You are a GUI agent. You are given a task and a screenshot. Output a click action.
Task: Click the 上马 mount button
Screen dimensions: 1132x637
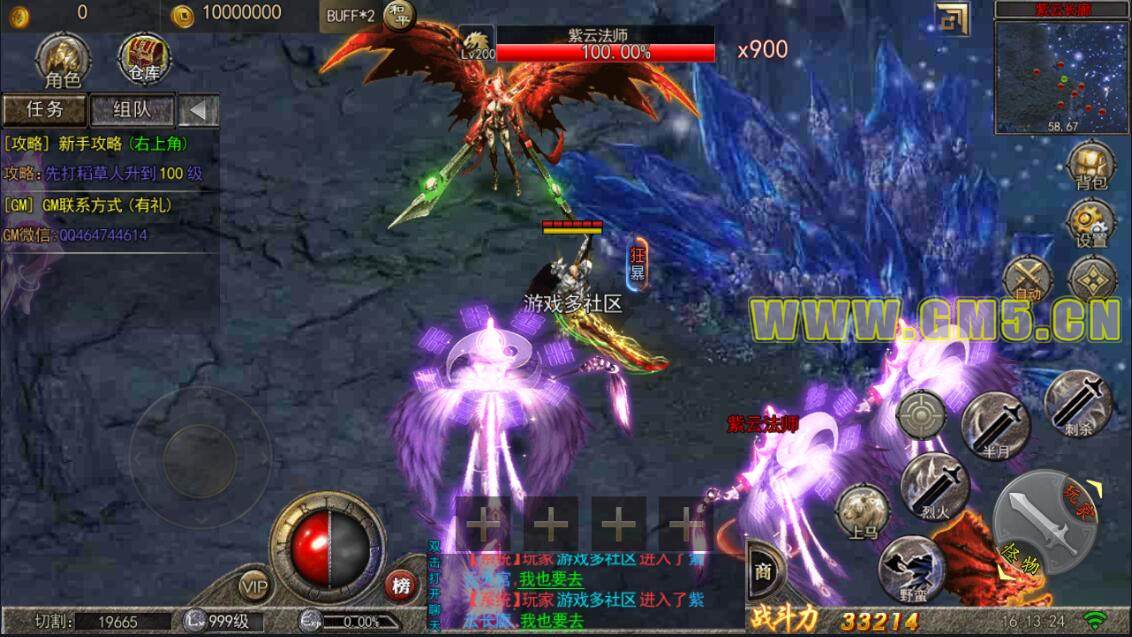862,512
